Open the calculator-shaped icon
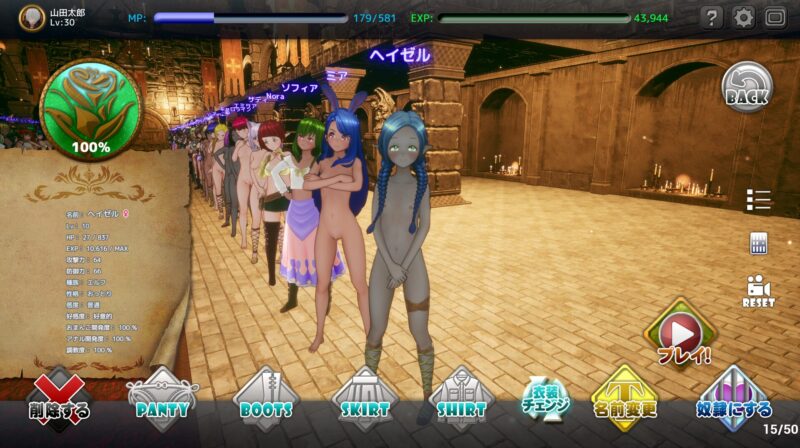The height and width of the screenshot is (448, 800). [758, 243]
